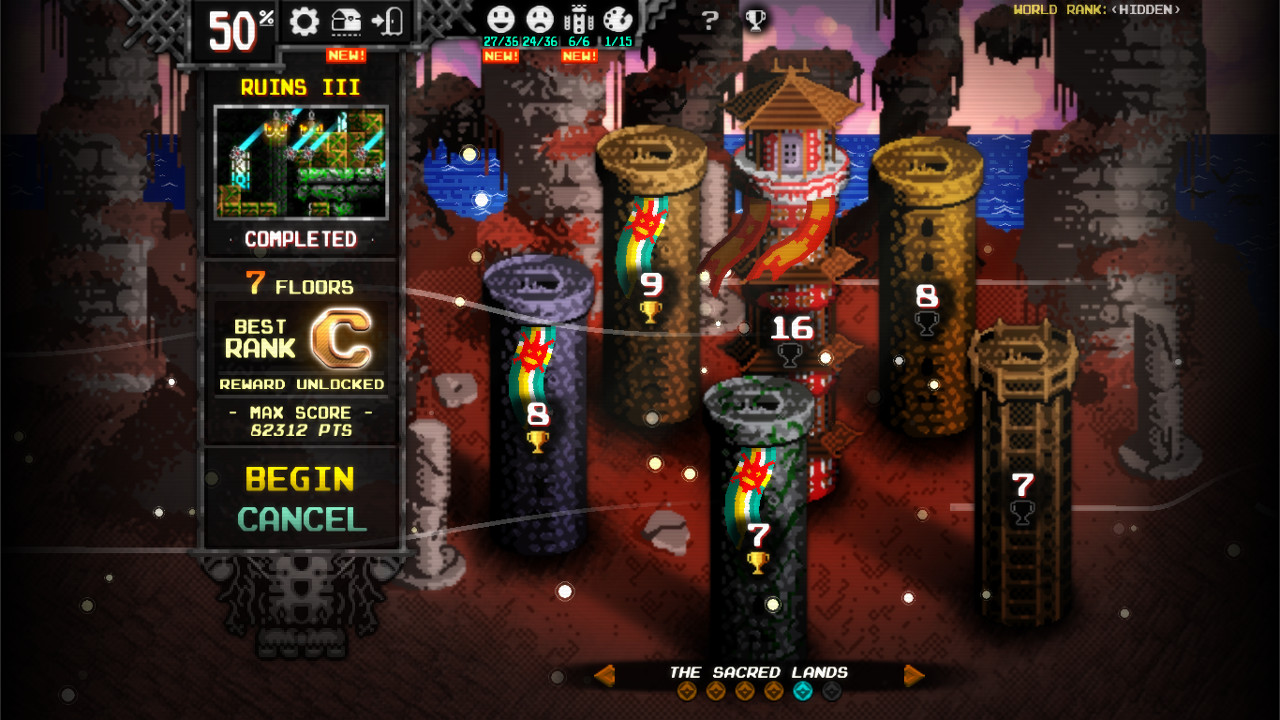Open the treasure chest icon
Image resolution: width=1280 pixels, height=720 pixels.
346,22
